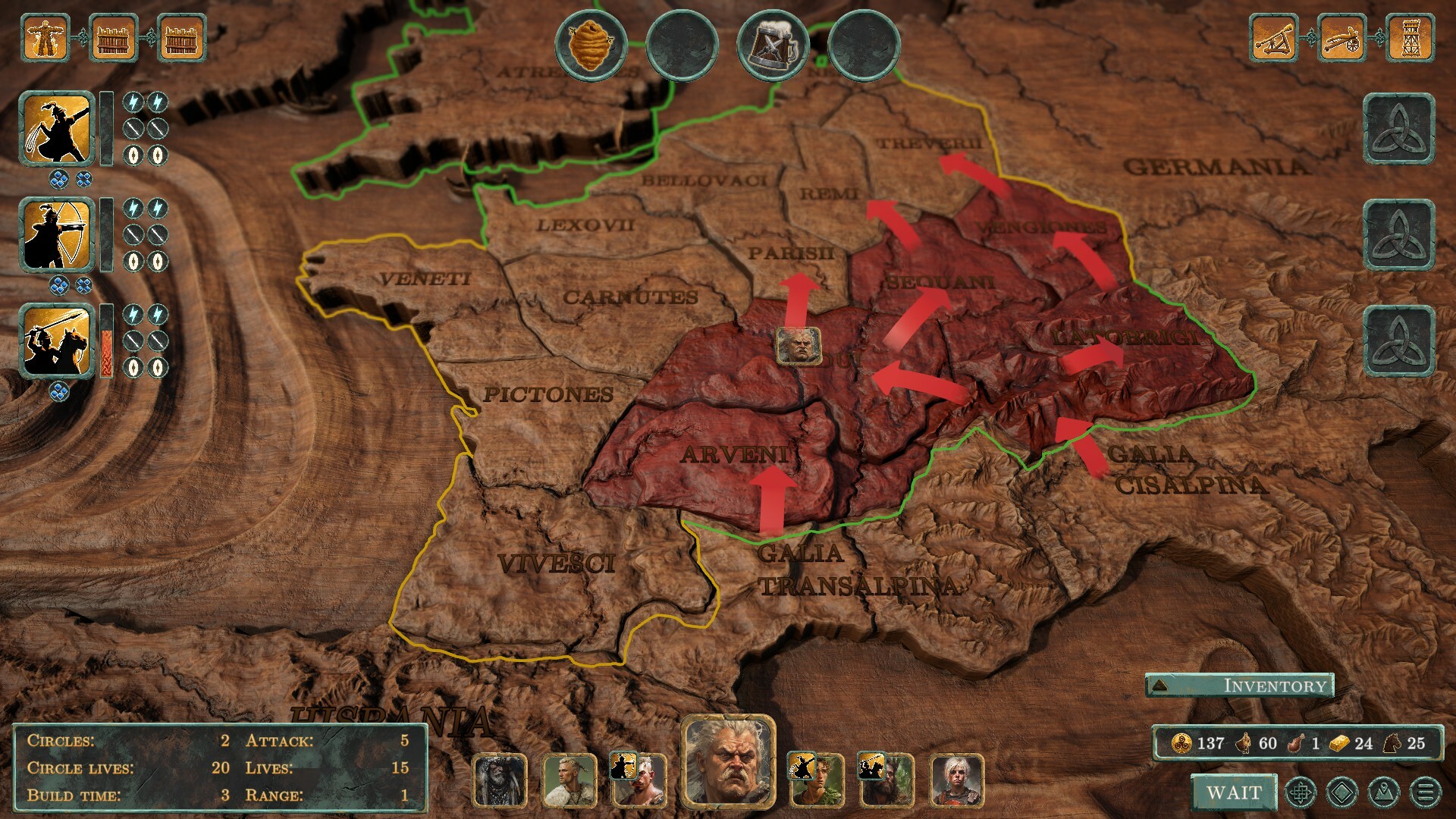
Task: Open the map marker mountain button
Action: point(1383,793)
